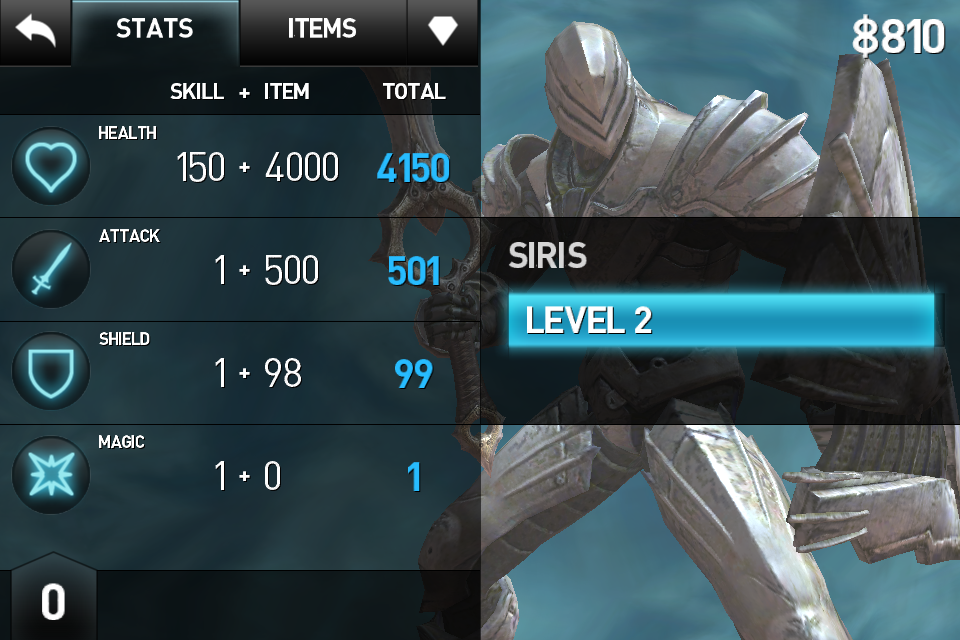
Task: Switch to the Stats tab
Action: [155, 31]
